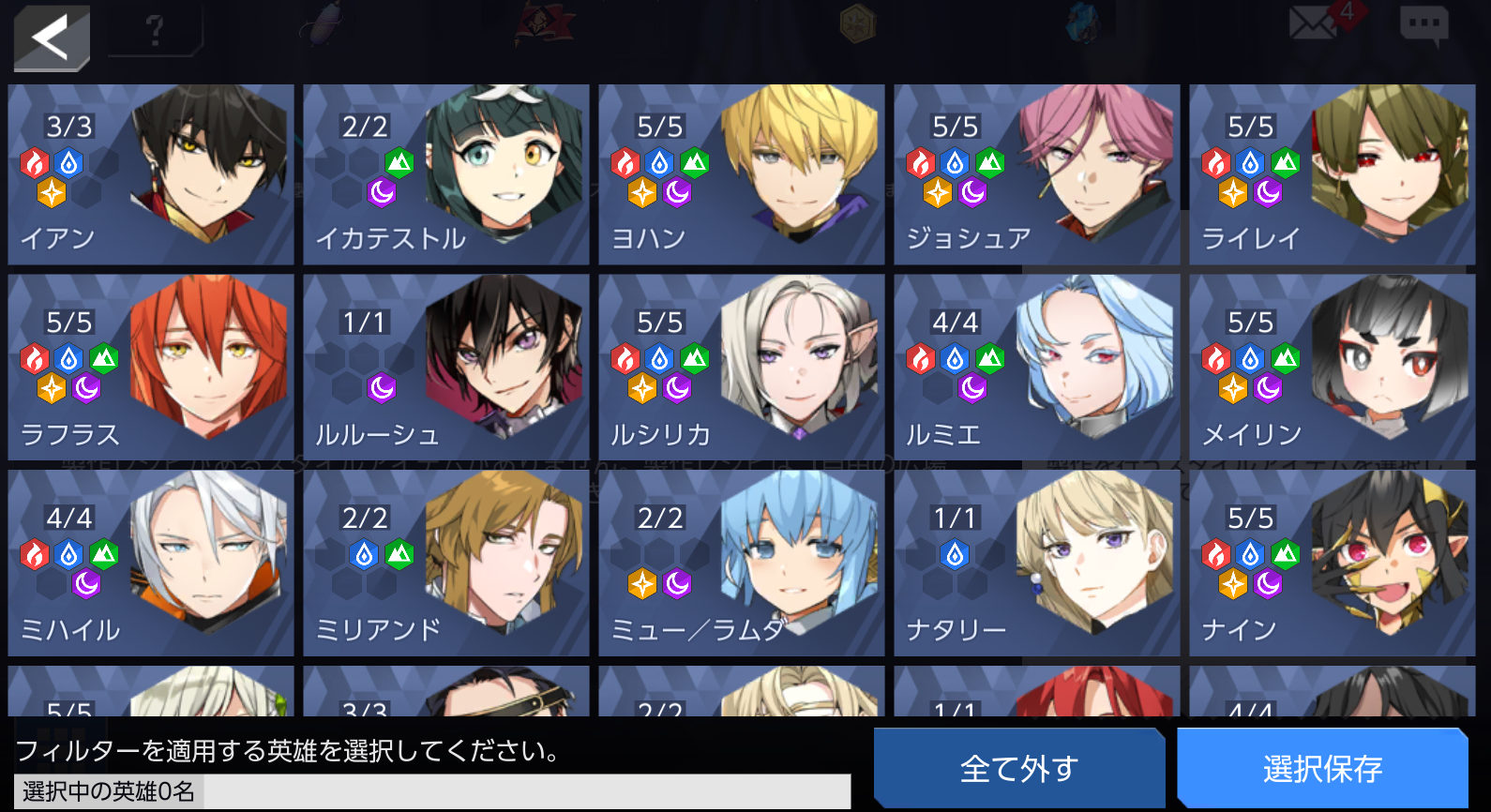Select the ミハイル hero tile
This screenshot has height=812, width=1491.
[x=150, y=563]
